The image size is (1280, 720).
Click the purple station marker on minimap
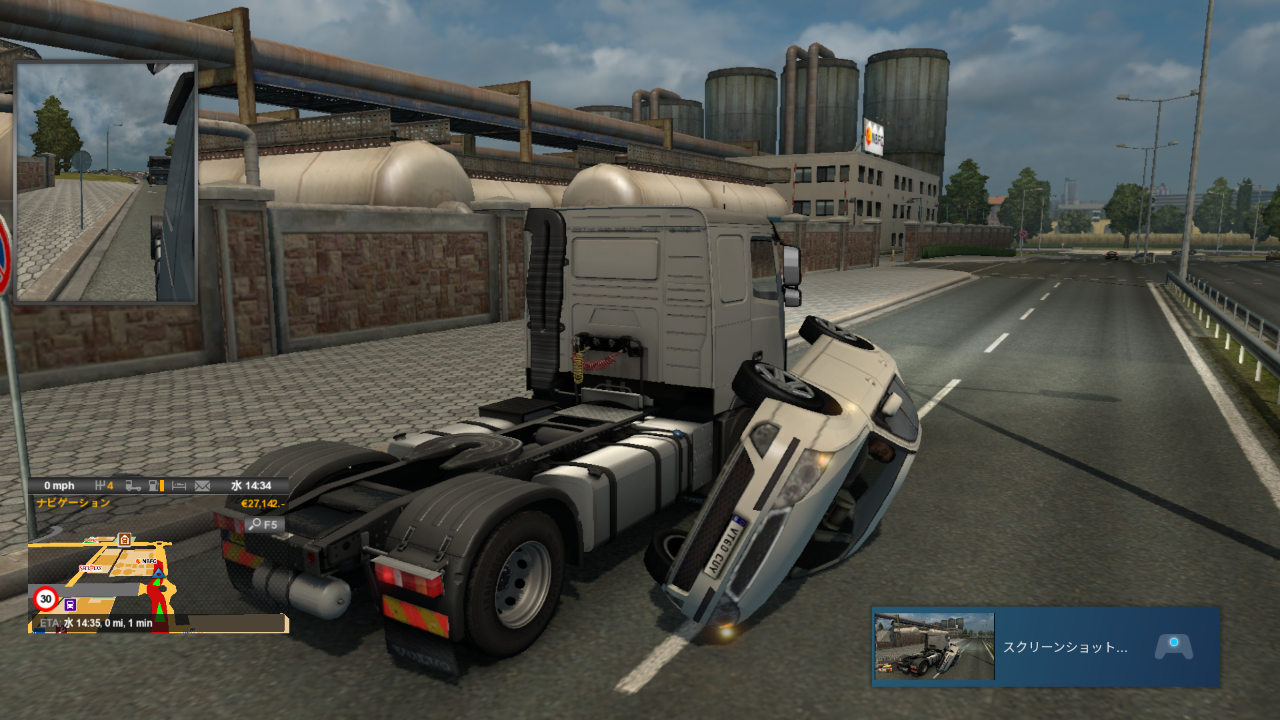pos(70,604)
